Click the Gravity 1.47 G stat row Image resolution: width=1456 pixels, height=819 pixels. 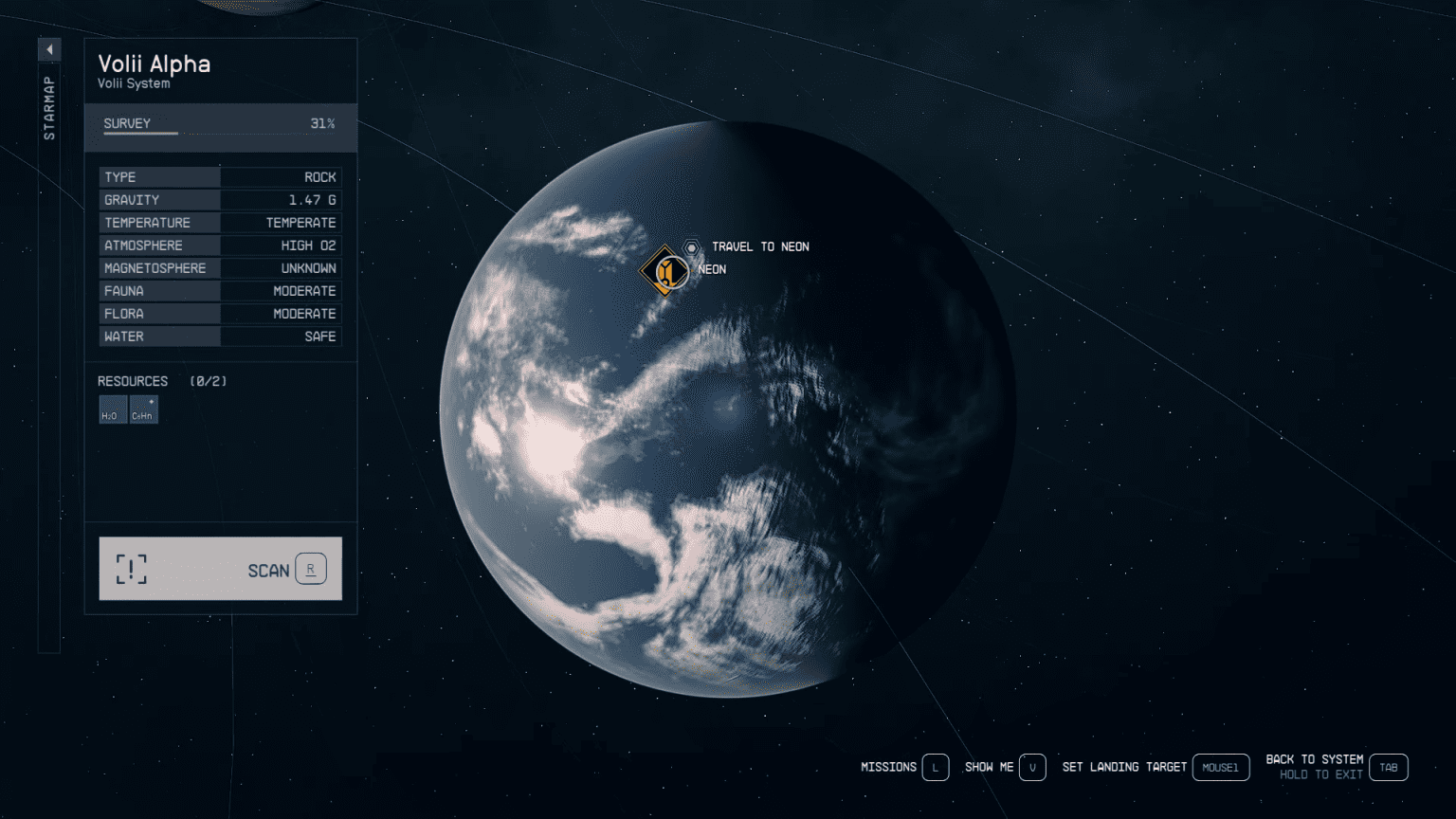(220, 199)
